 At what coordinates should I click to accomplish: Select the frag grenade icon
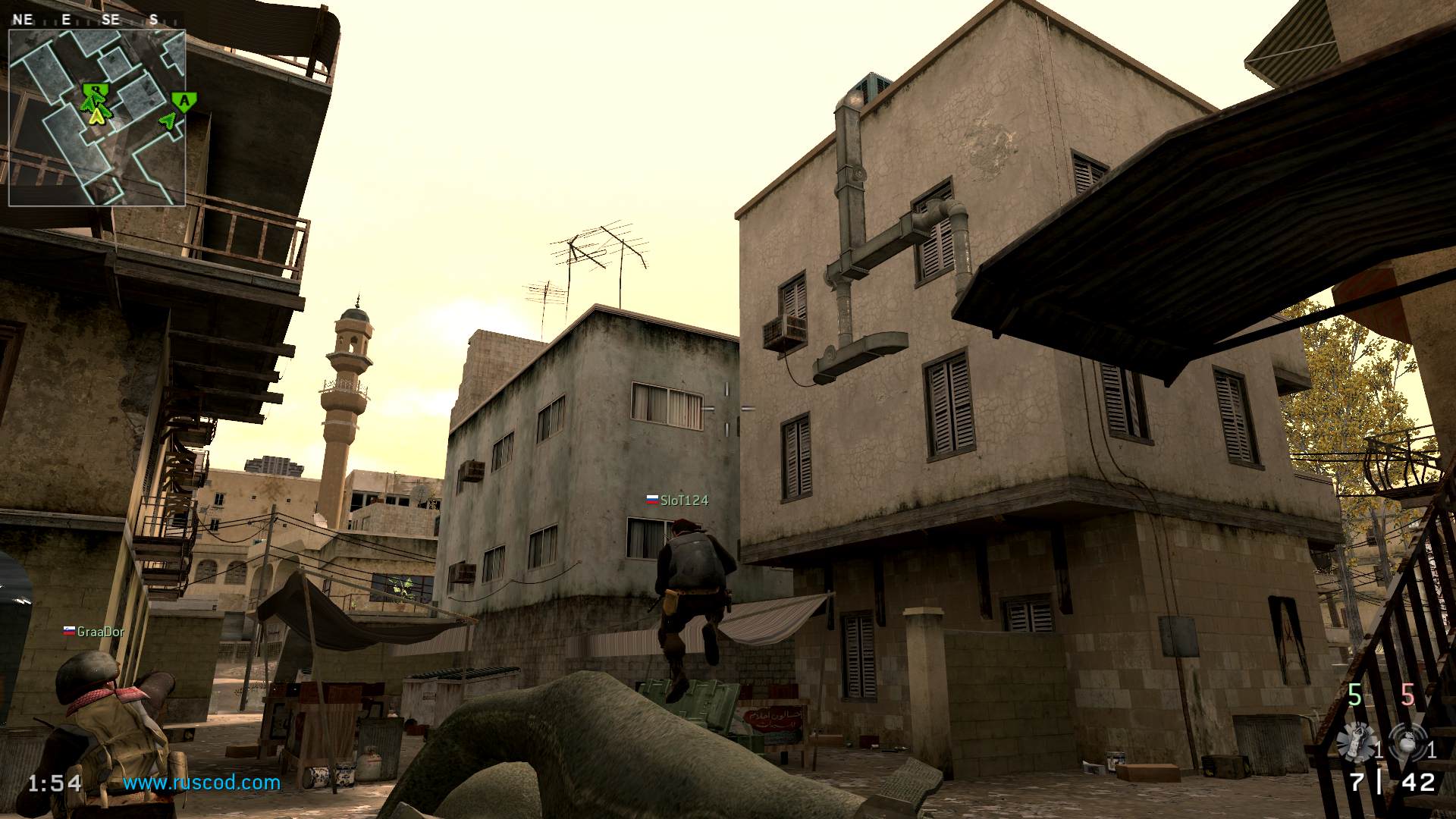pyautogui.click(x=1407, y=742)
